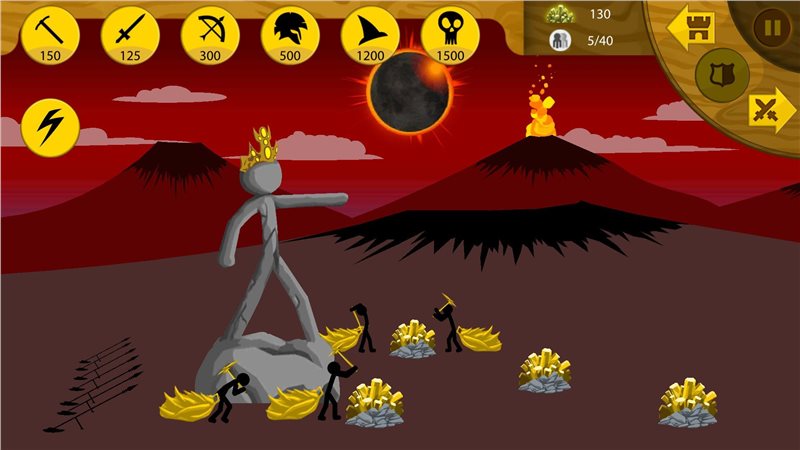Activate the lightning bolt ability
Image resolution: width=800 pixels, height=450 pixels.
50,124
